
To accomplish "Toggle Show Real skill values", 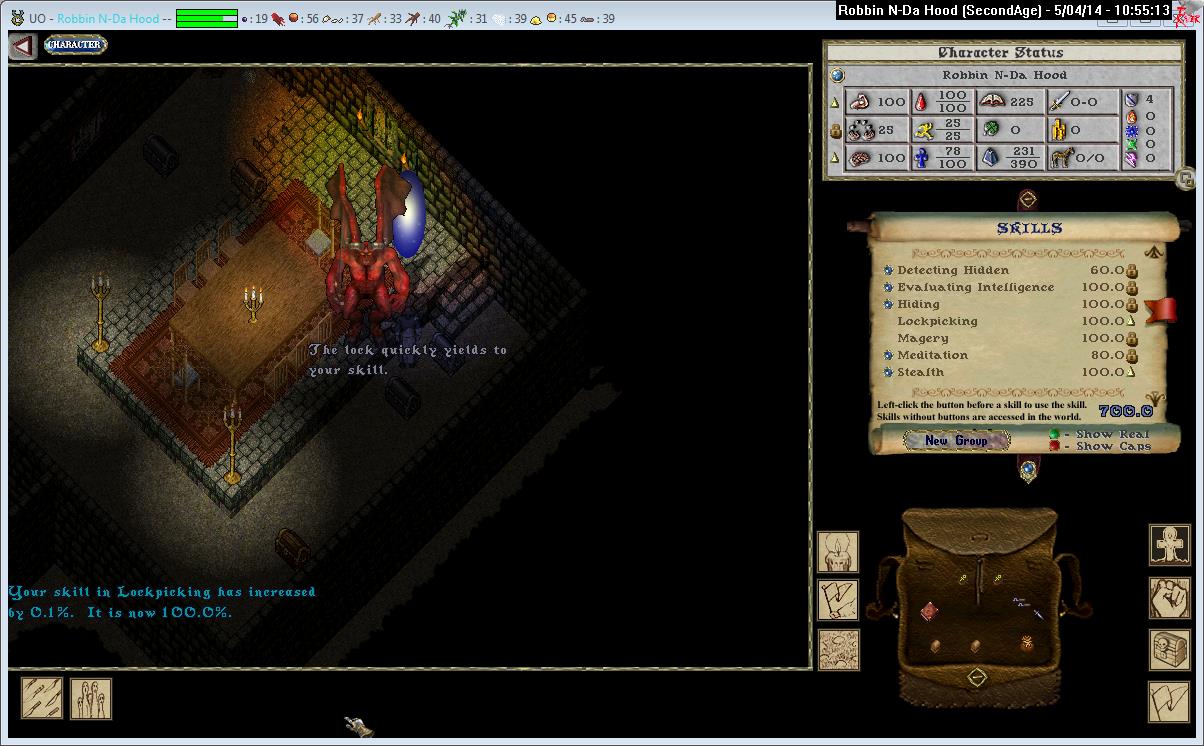I will [1053, 434].
